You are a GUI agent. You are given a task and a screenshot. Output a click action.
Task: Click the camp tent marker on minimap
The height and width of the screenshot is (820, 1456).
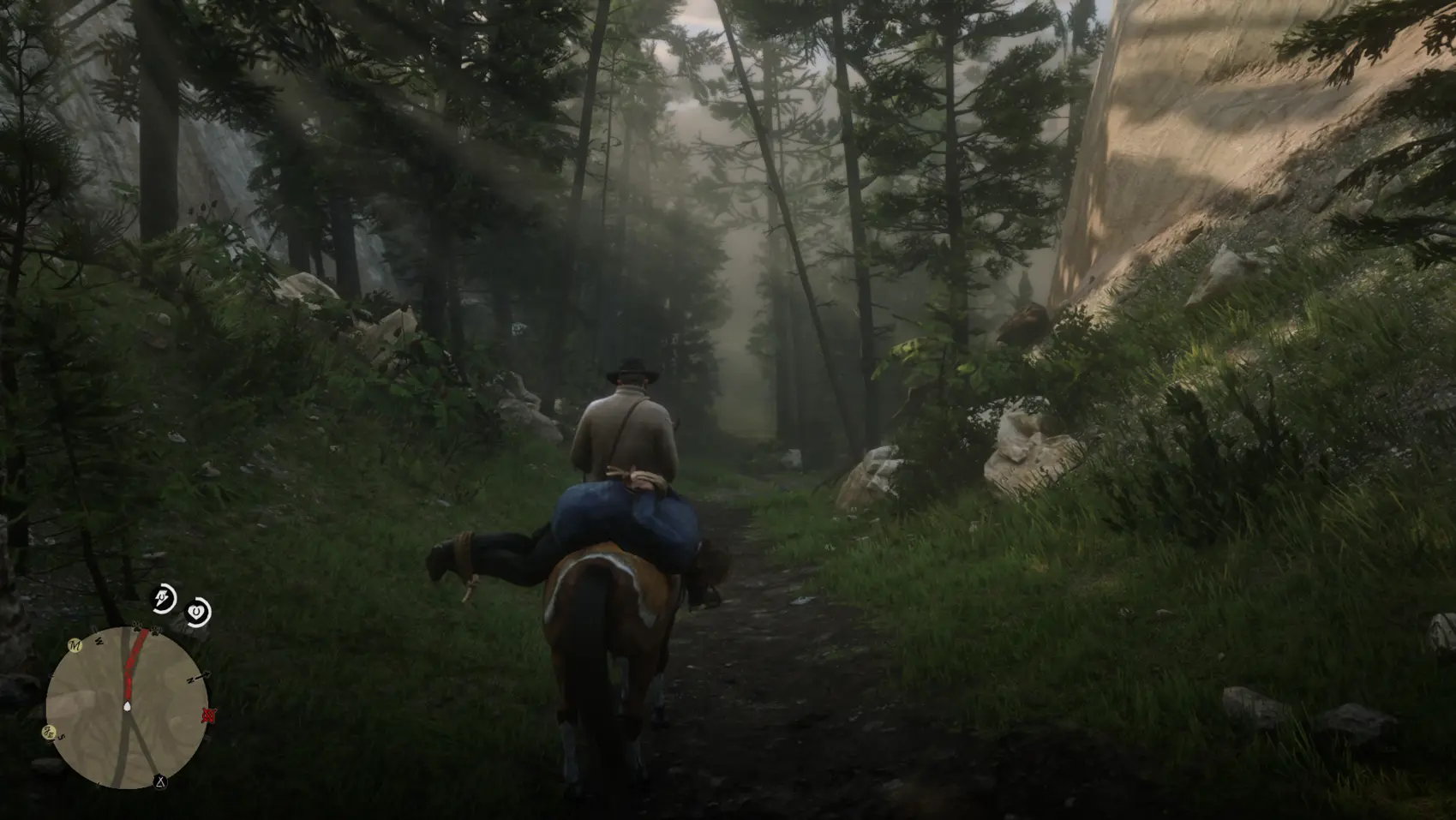point(159,781)
